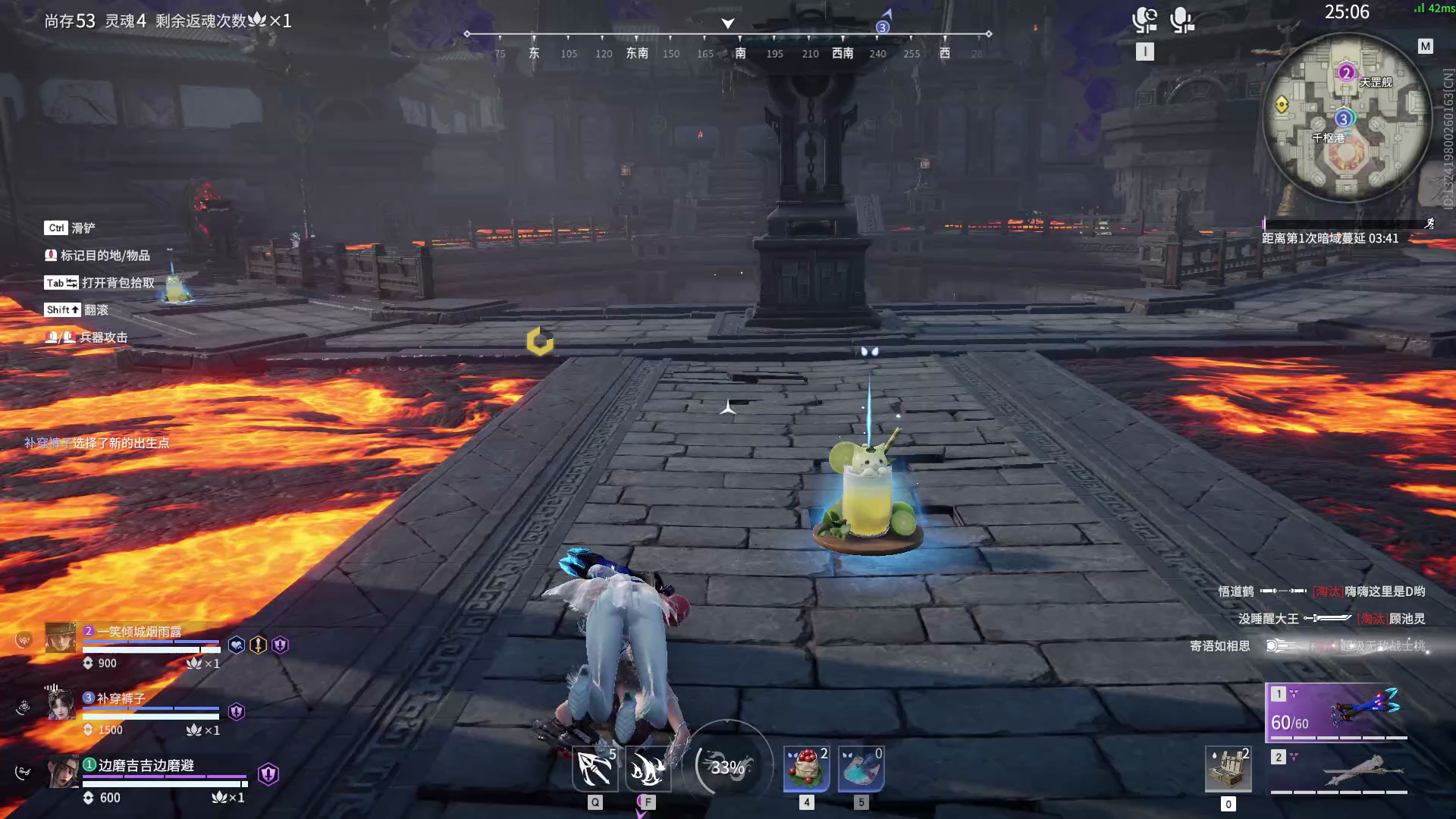Use the red berry bag item

point(806,768)
